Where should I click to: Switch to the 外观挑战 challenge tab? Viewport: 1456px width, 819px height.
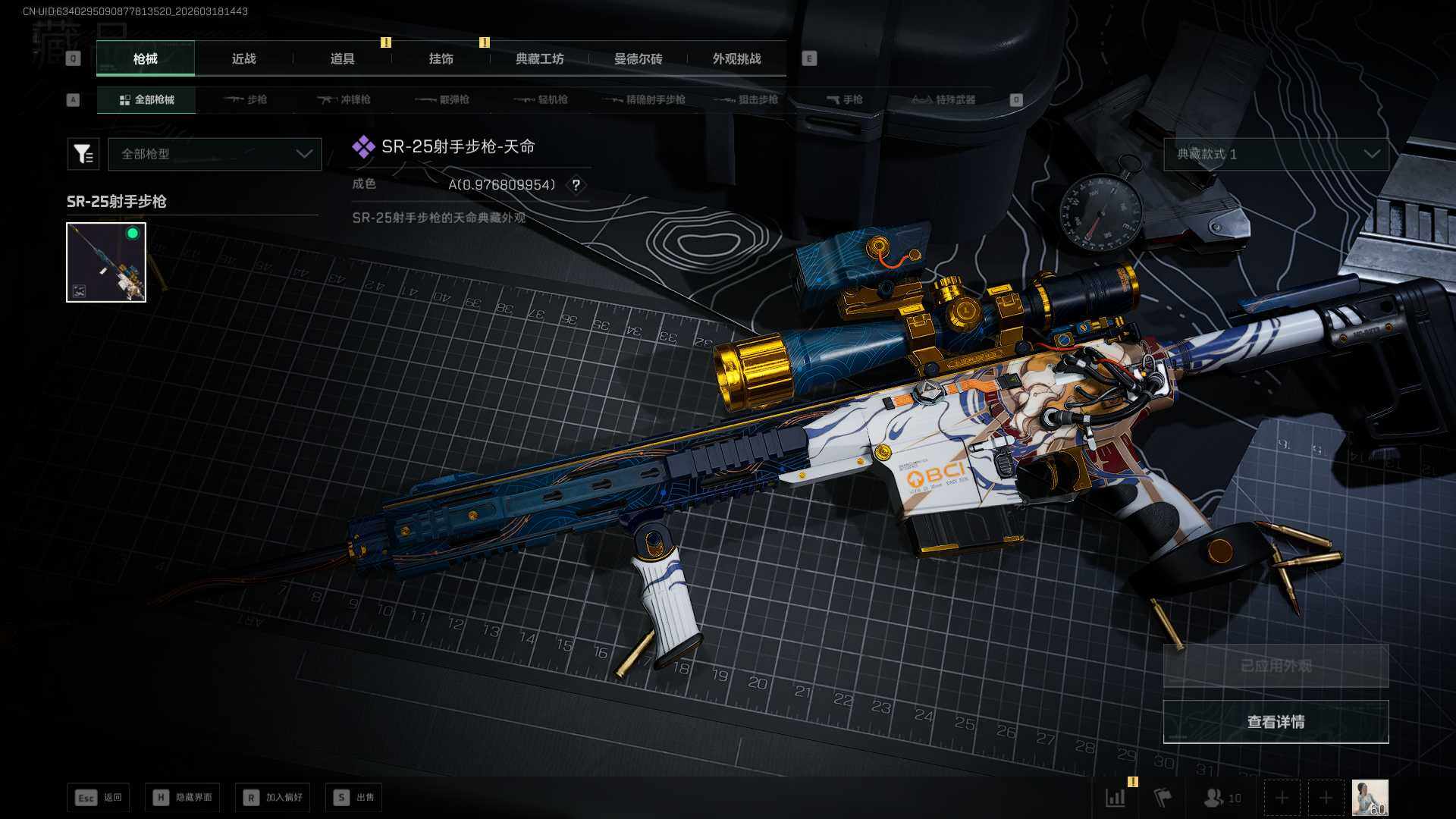pos(736,59)
